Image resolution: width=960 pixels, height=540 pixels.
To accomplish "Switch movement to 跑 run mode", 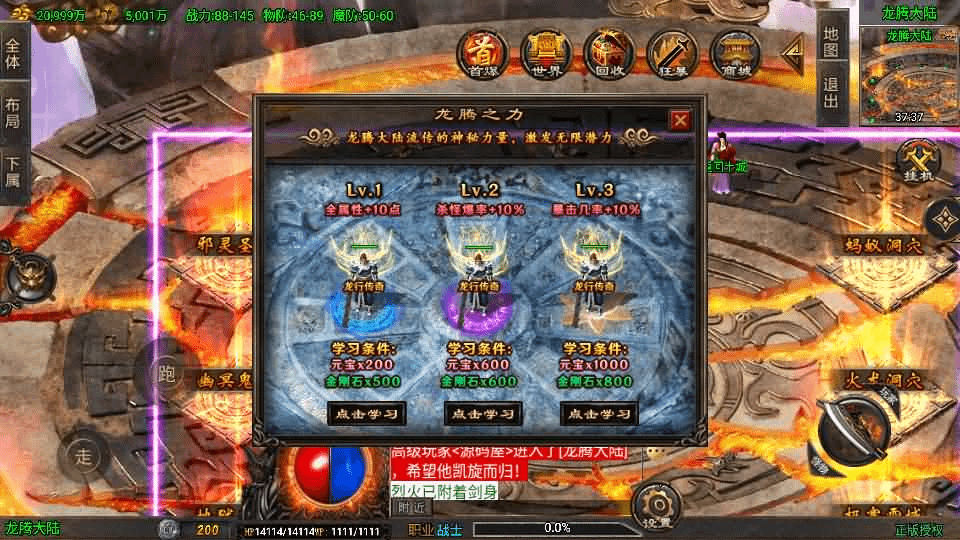I will [167, 375].
